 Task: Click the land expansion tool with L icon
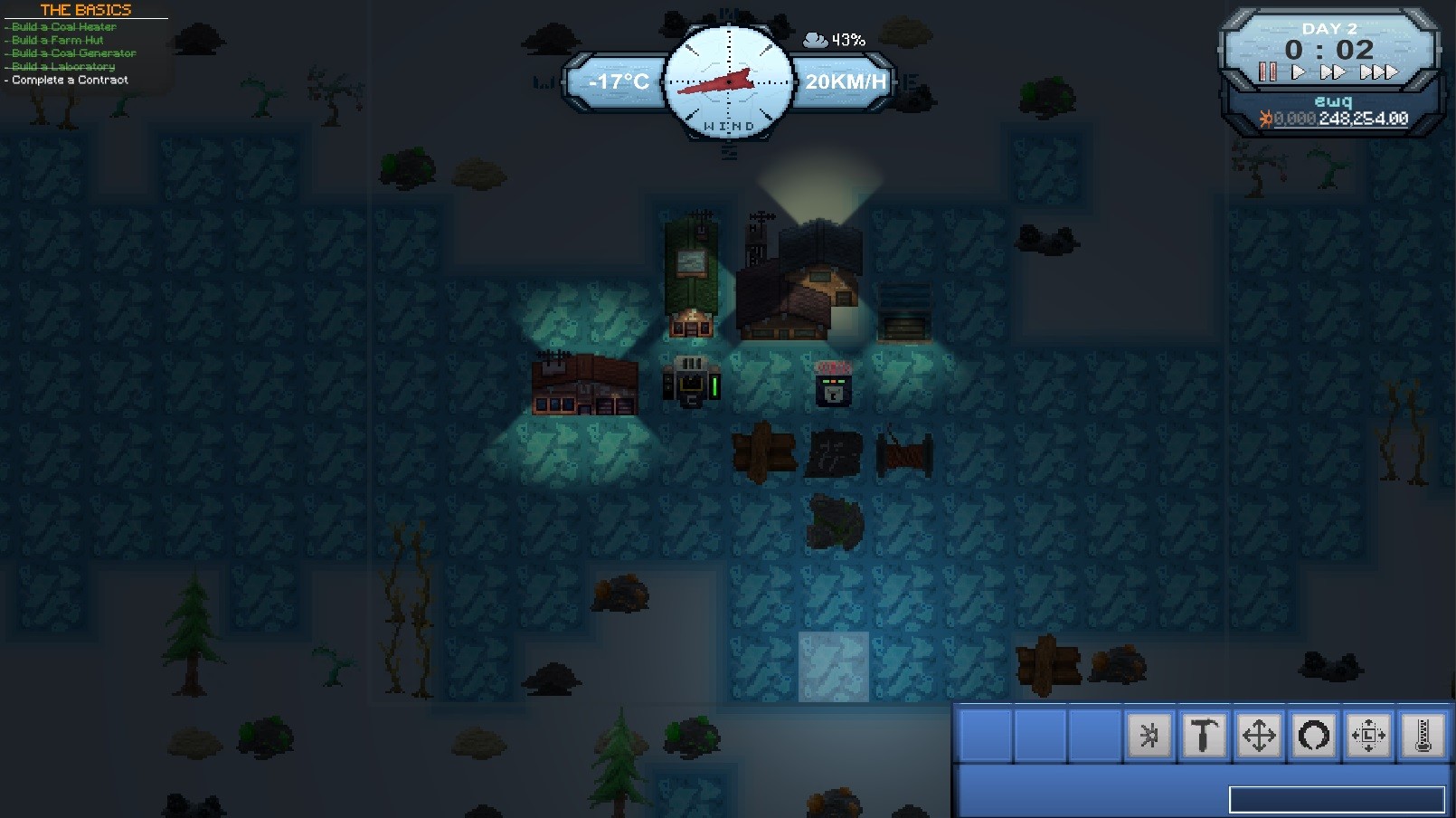(1368, 736)
